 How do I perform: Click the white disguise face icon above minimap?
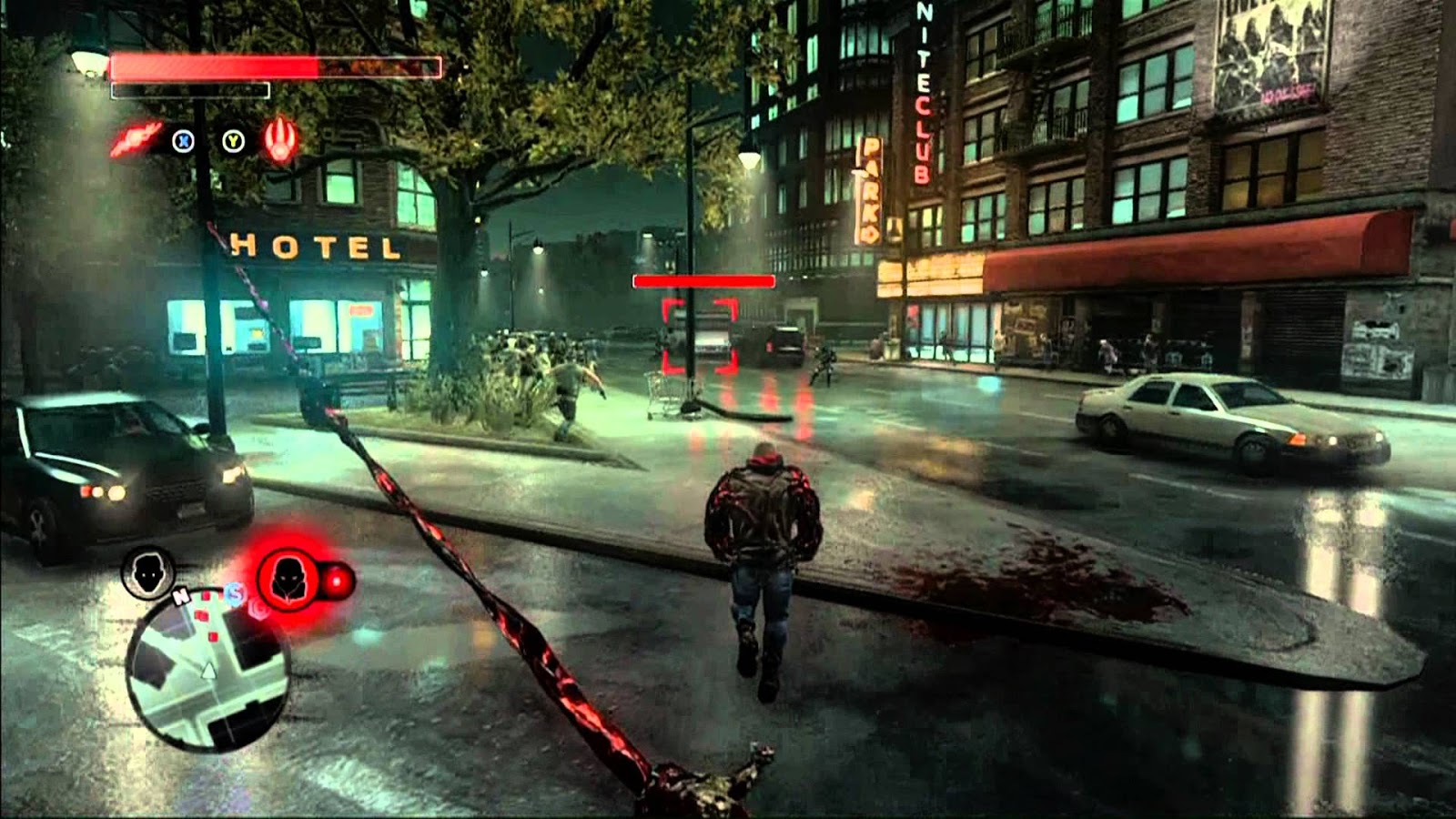point(148,573)
